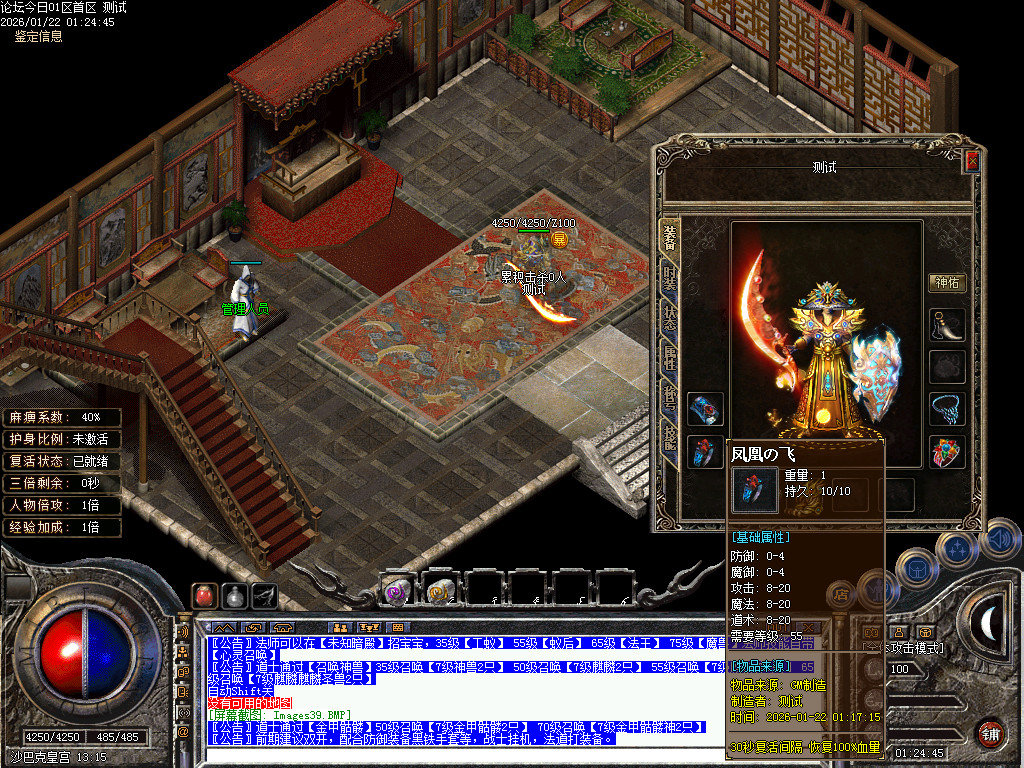Toggle the speaker sound button
1024x768 pixels.
(998, 540)
